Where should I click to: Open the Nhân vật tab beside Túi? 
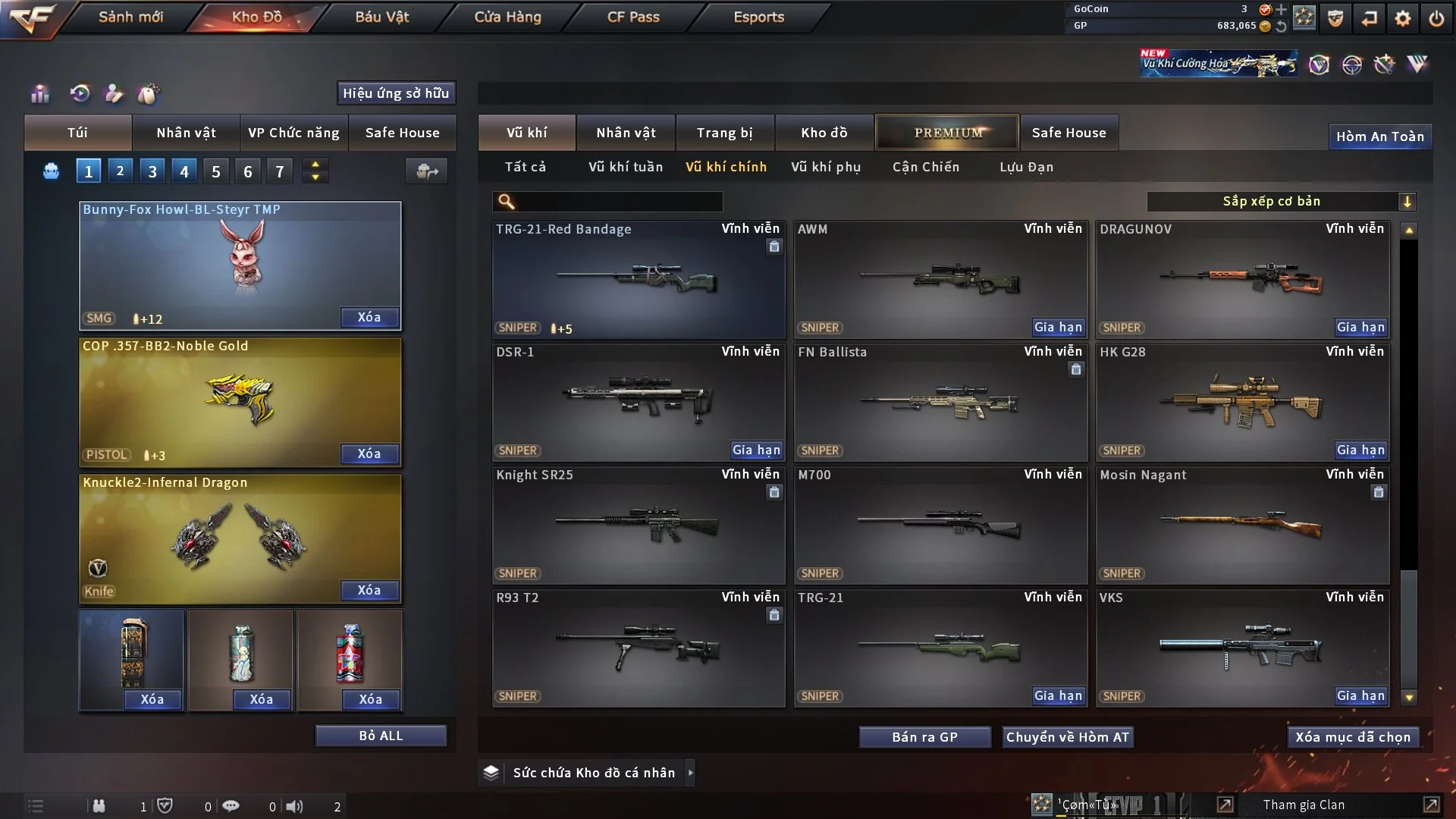[x=186, y=133]
